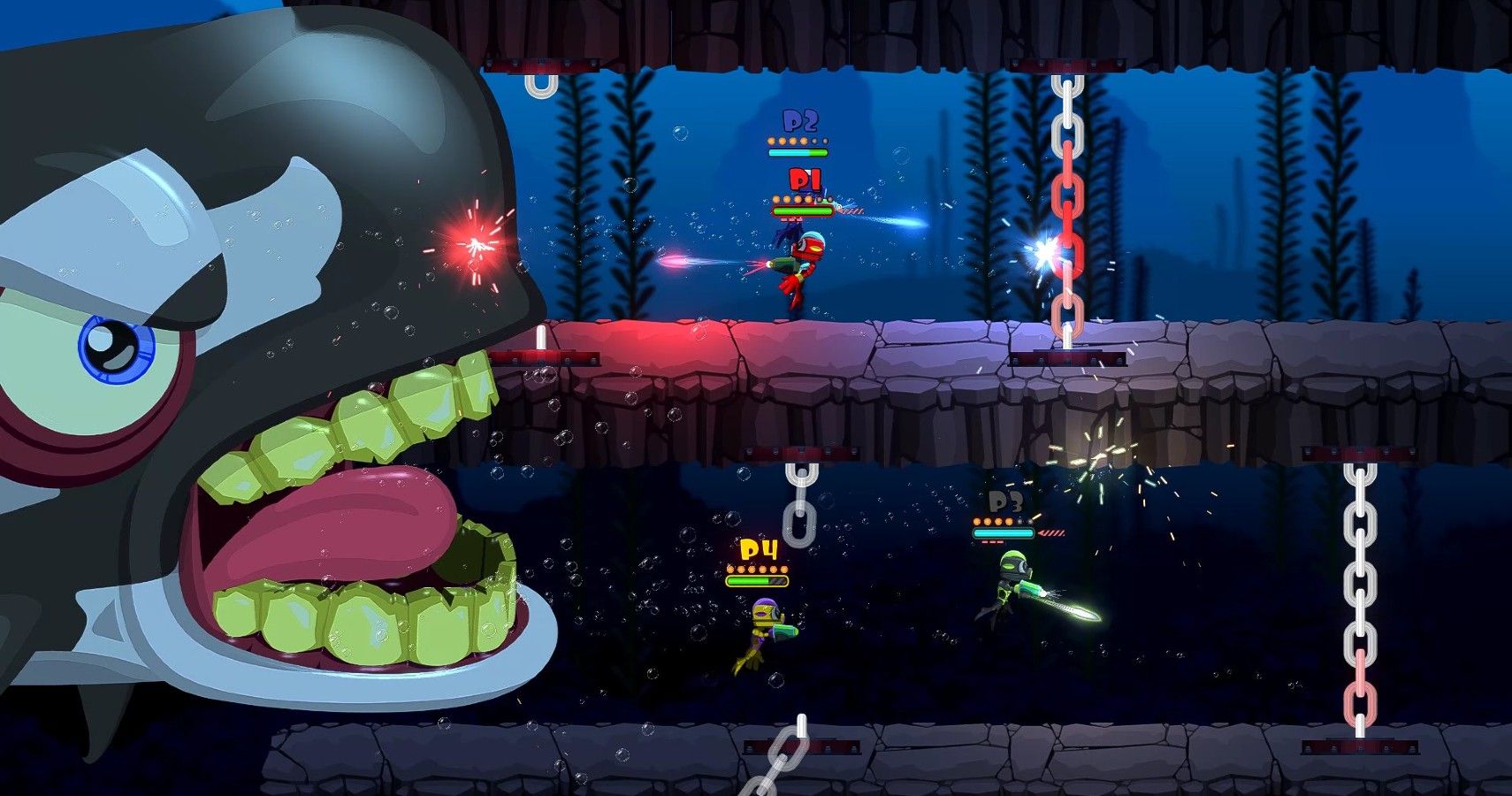The image size is (1512, 796).
Task: Click P4's yellow charge meter
Action: point(758,583)
